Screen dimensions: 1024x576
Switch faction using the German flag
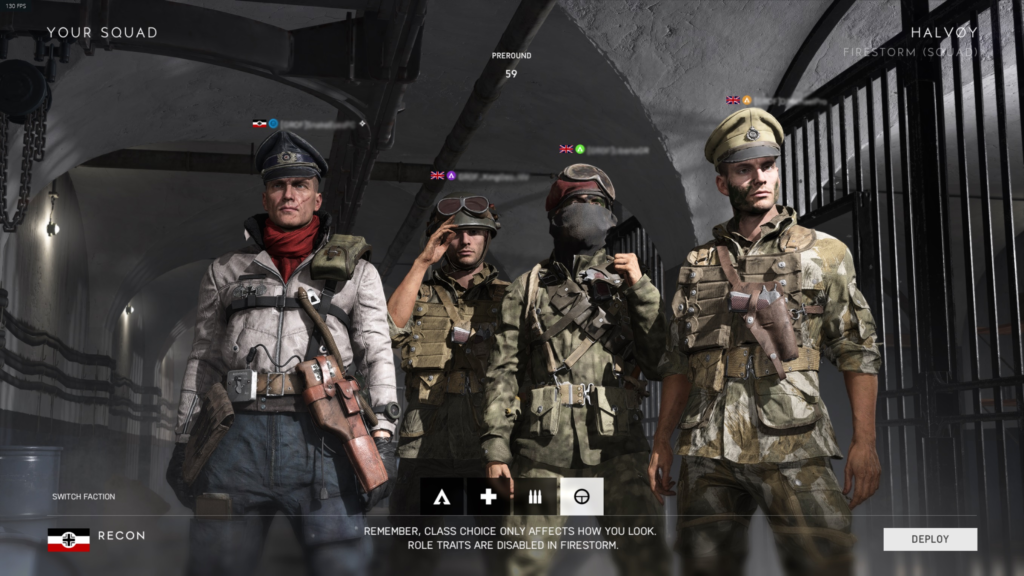click(x=68, y=539)
